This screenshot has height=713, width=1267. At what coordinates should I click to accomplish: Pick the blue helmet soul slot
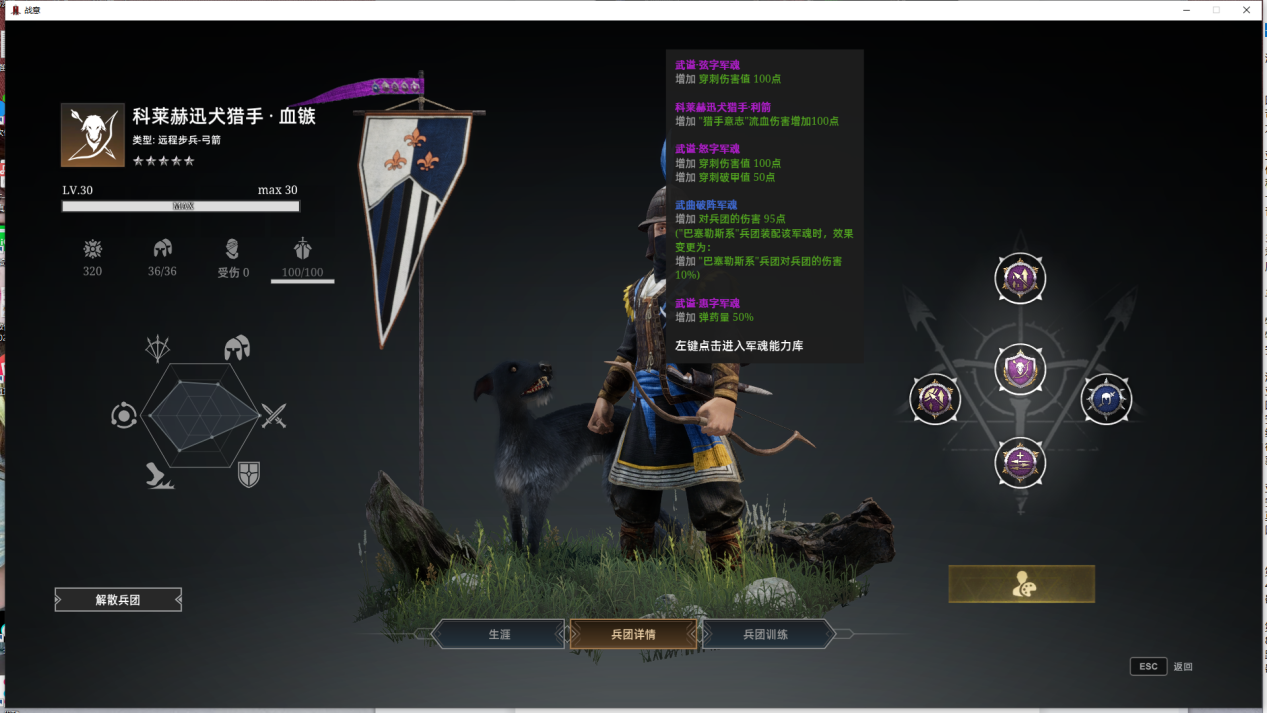pos(1107,399)
